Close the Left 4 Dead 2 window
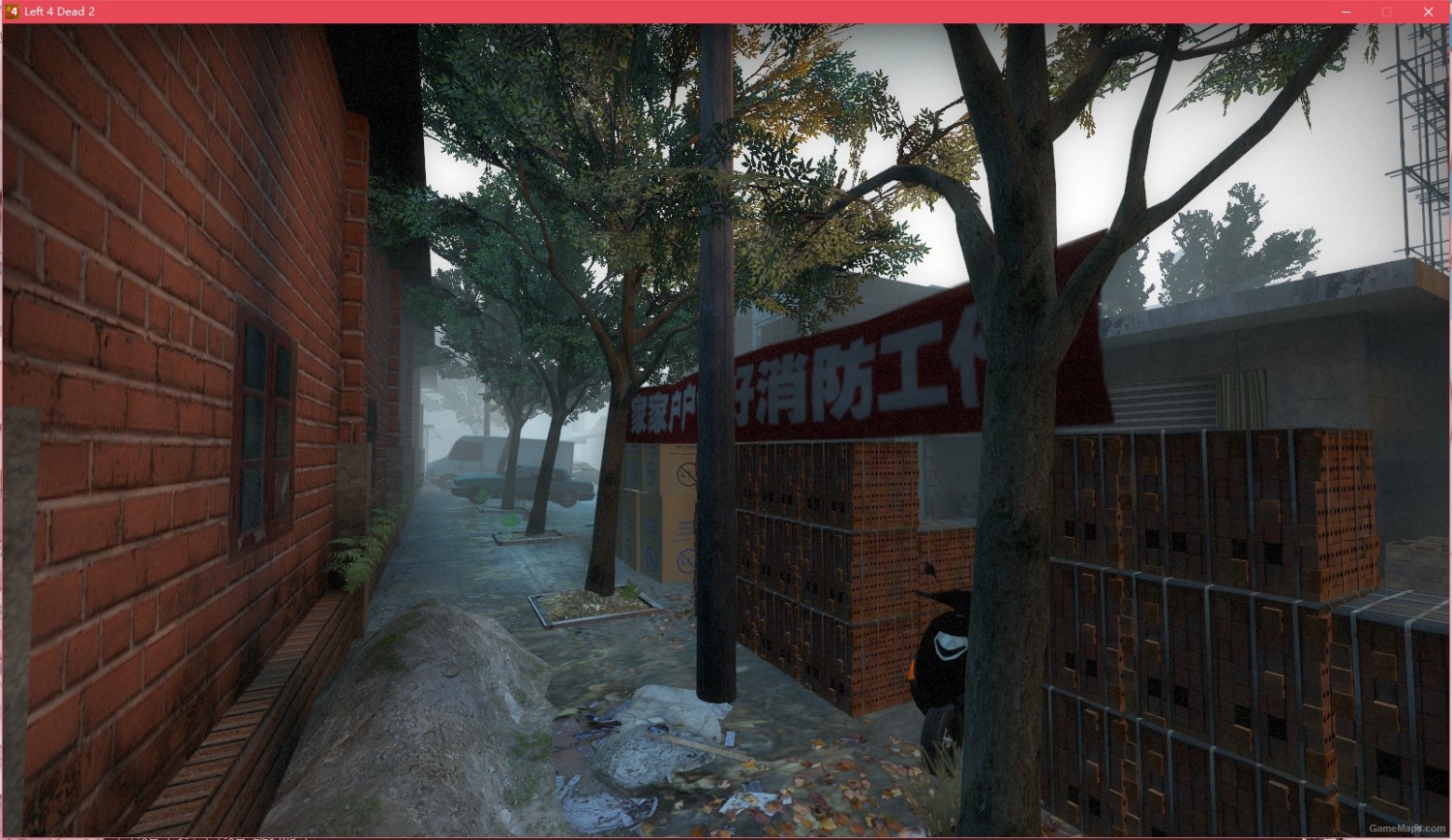This screenshot has width=1452, height=840. pyautogui.click(x=1428, y=11)
